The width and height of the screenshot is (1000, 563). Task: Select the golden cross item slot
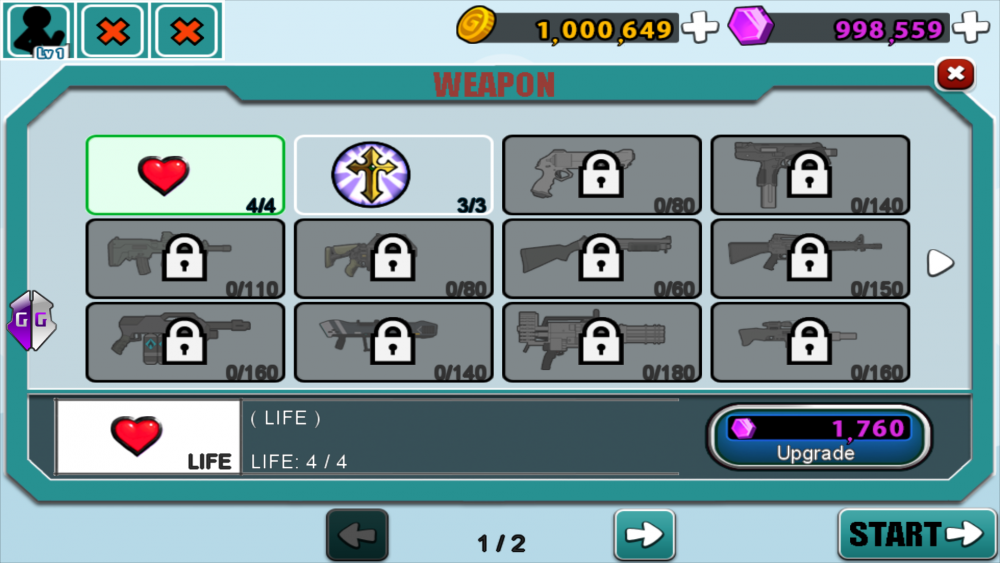click(393, 175)
